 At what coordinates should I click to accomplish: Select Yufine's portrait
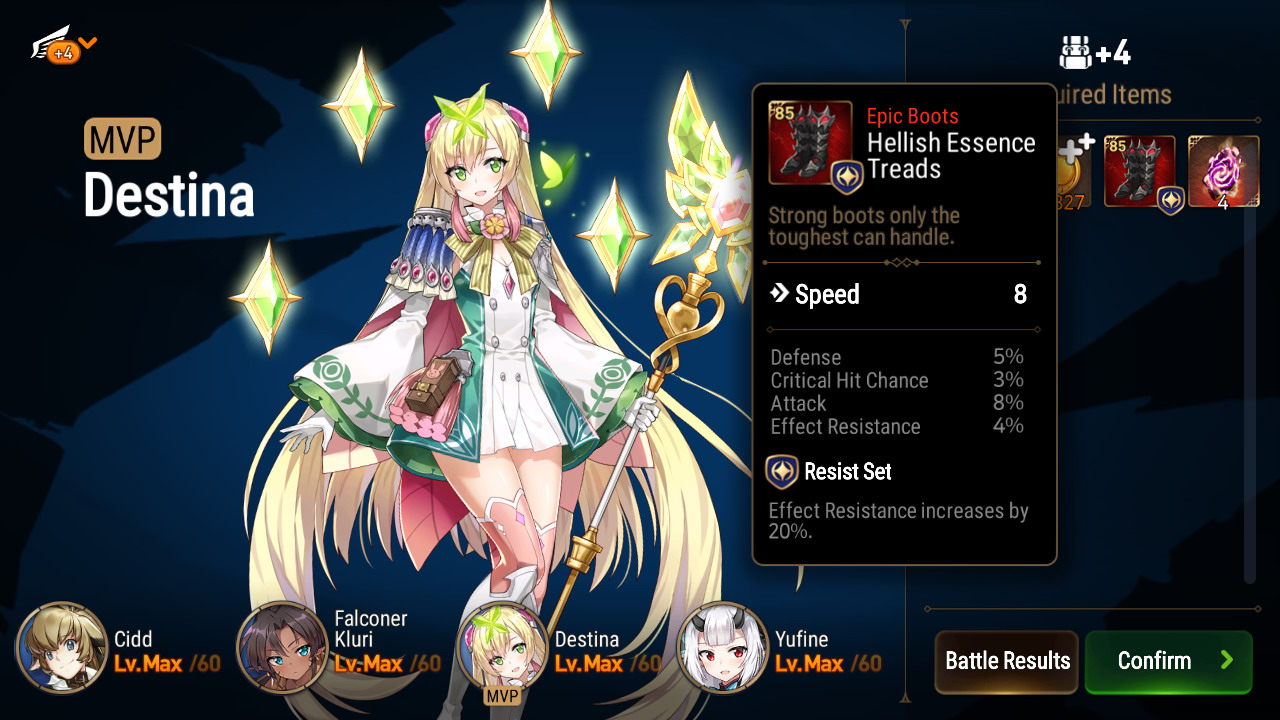(x=722, y=648)
